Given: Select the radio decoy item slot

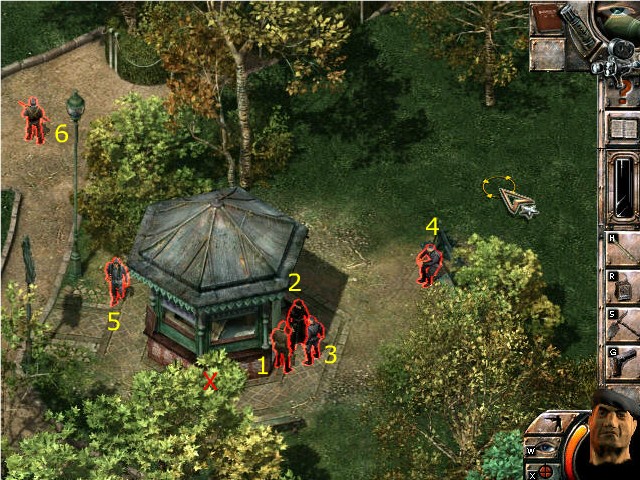Looking at the screenshot, I should [x=622, y=286].
